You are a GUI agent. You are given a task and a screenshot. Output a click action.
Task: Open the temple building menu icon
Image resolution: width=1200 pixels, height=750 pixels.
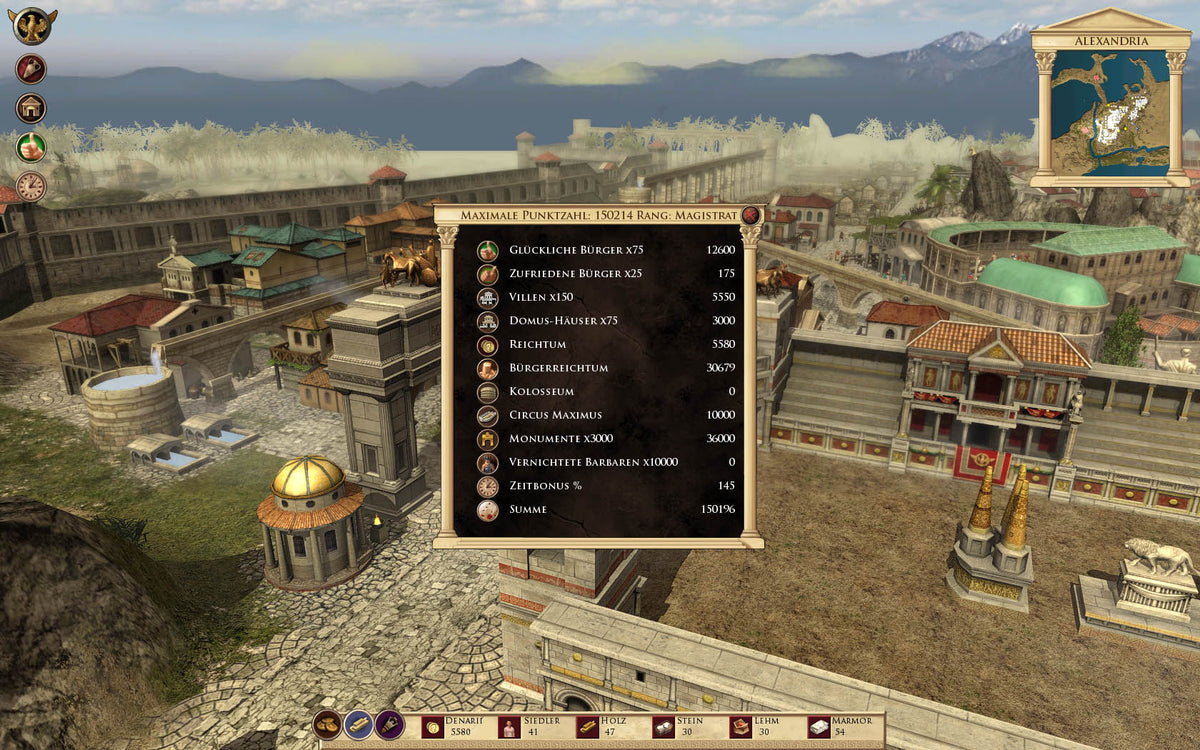coord(31,108)
